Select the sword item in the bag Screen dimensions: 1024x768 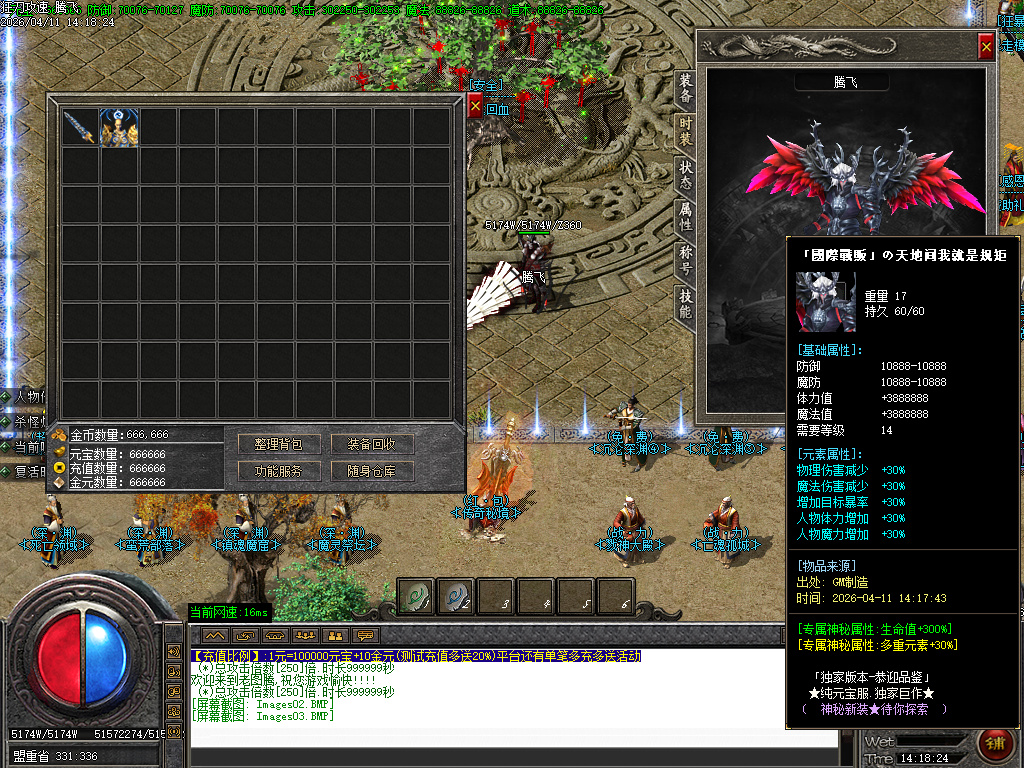click(79, 128)
